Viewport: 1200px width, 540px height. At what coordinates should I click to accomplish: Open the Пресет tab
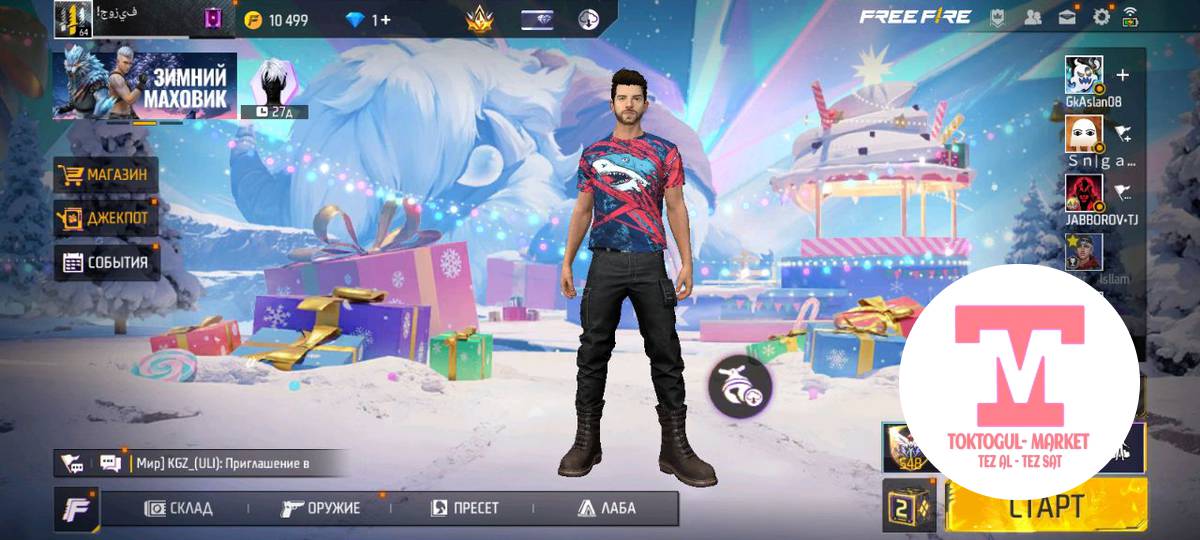[464, 508]
